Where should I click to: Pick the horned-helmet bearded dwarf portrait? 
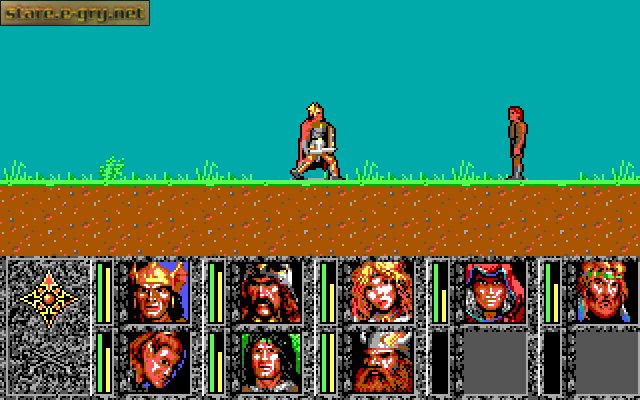pos(382,361)
